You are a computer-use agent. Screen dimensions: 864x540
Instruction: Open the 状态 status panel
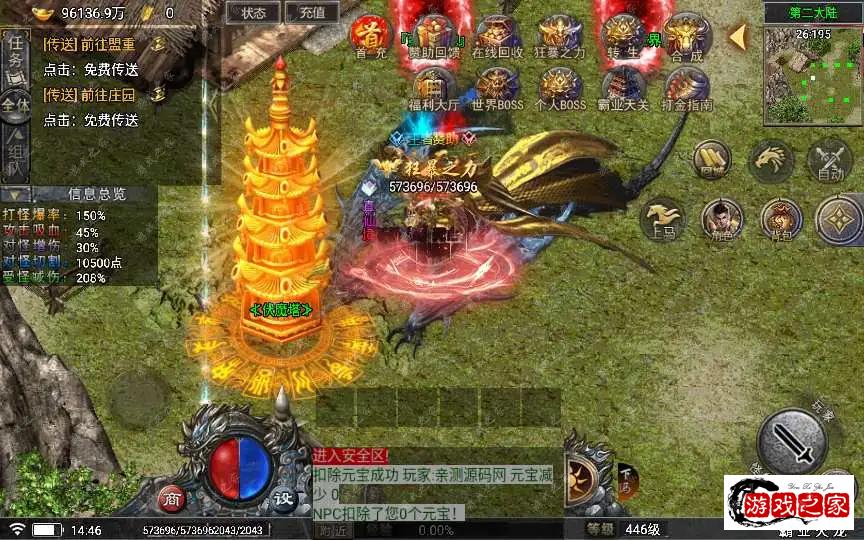(x=253, y=13)
